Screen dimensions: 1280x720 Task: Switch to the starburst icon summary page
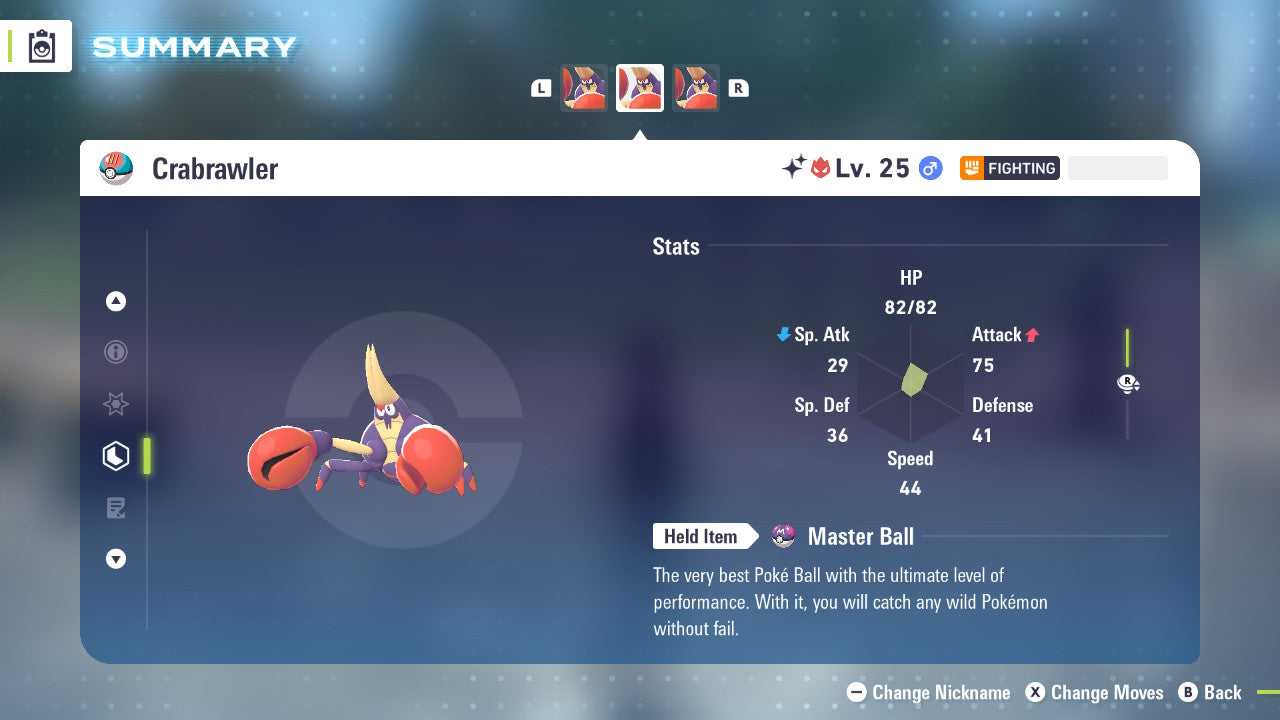point(116,404)
